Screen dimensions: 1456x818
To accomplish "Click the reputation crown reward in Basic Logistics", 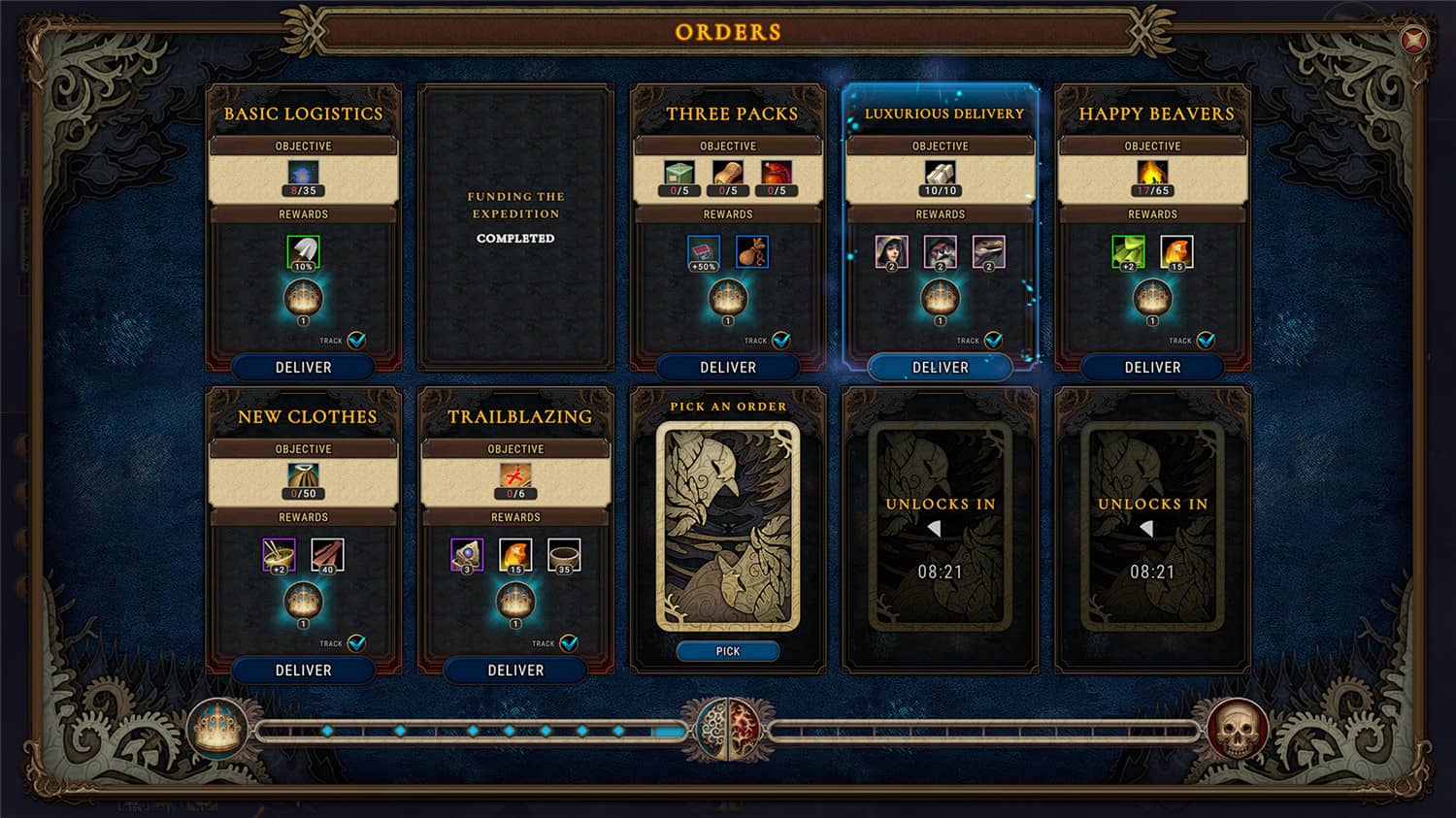I will (304, 296).
